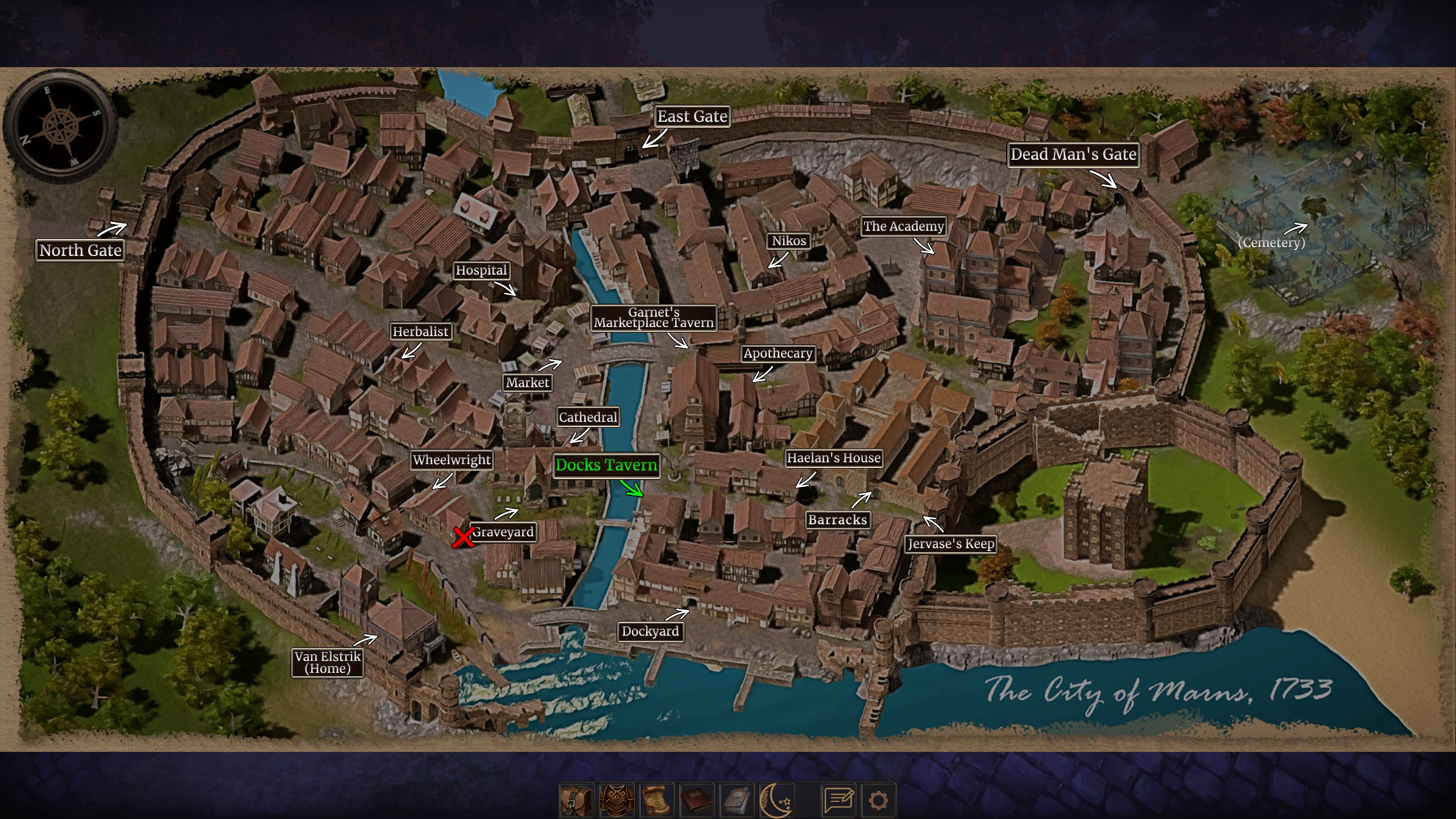Viewport: 1456px width, 819px height.
Task: Select Garnet's Marketplace Tavern label
Action: tap(653, 317)
